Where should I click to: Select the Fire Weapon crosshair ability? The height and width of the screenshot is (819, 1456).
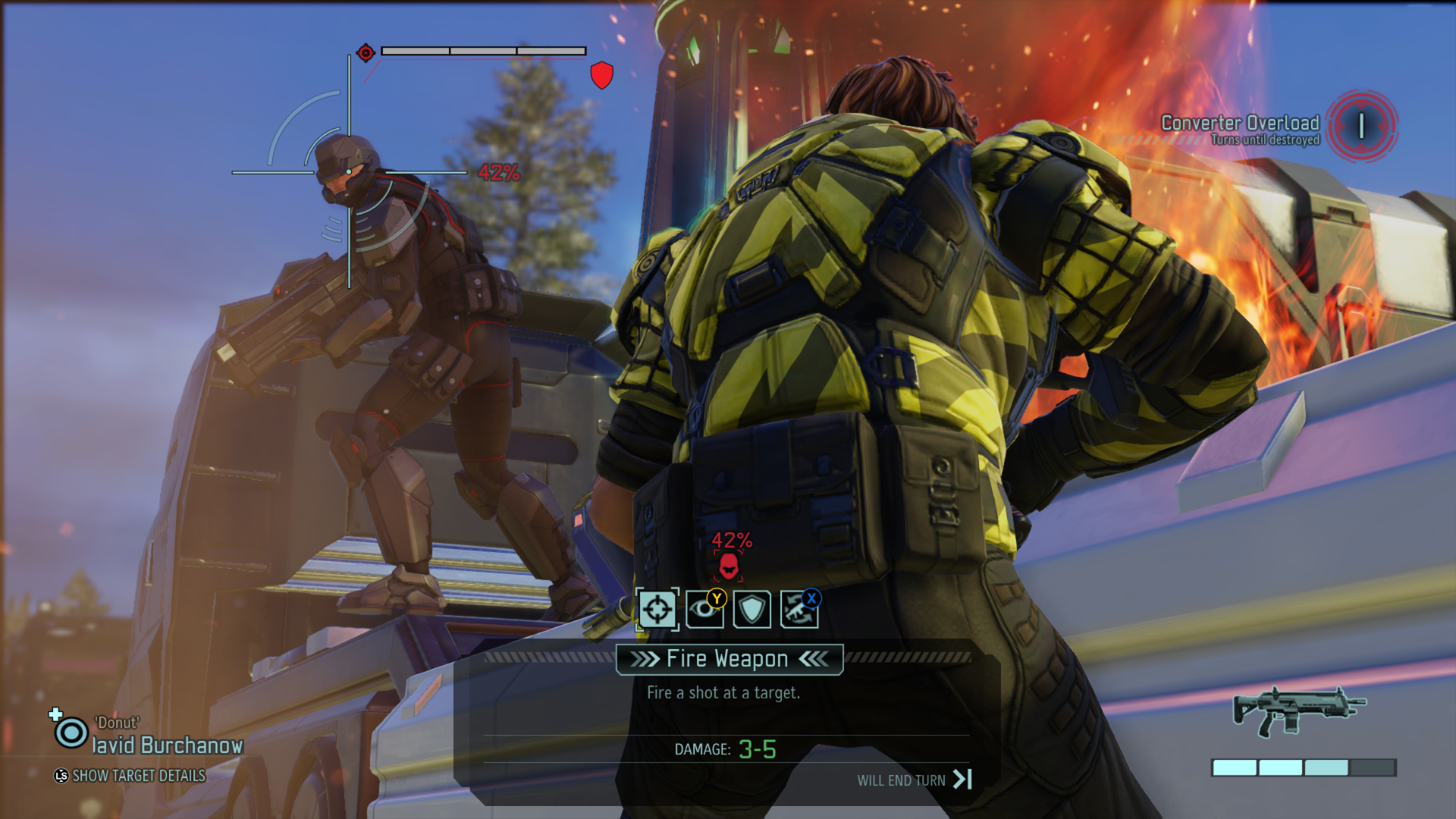657,609
